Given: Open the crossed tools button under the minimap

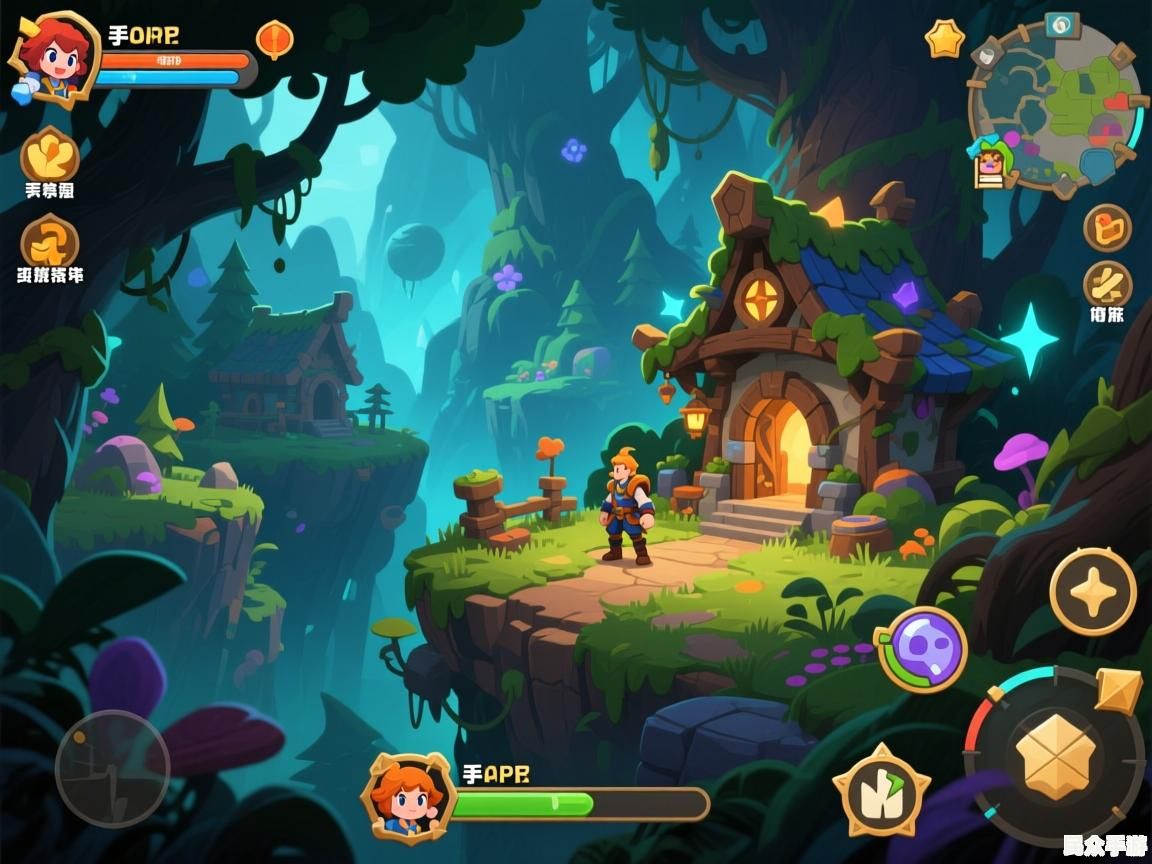Looking at the screenshot, I should (1107, 285).
